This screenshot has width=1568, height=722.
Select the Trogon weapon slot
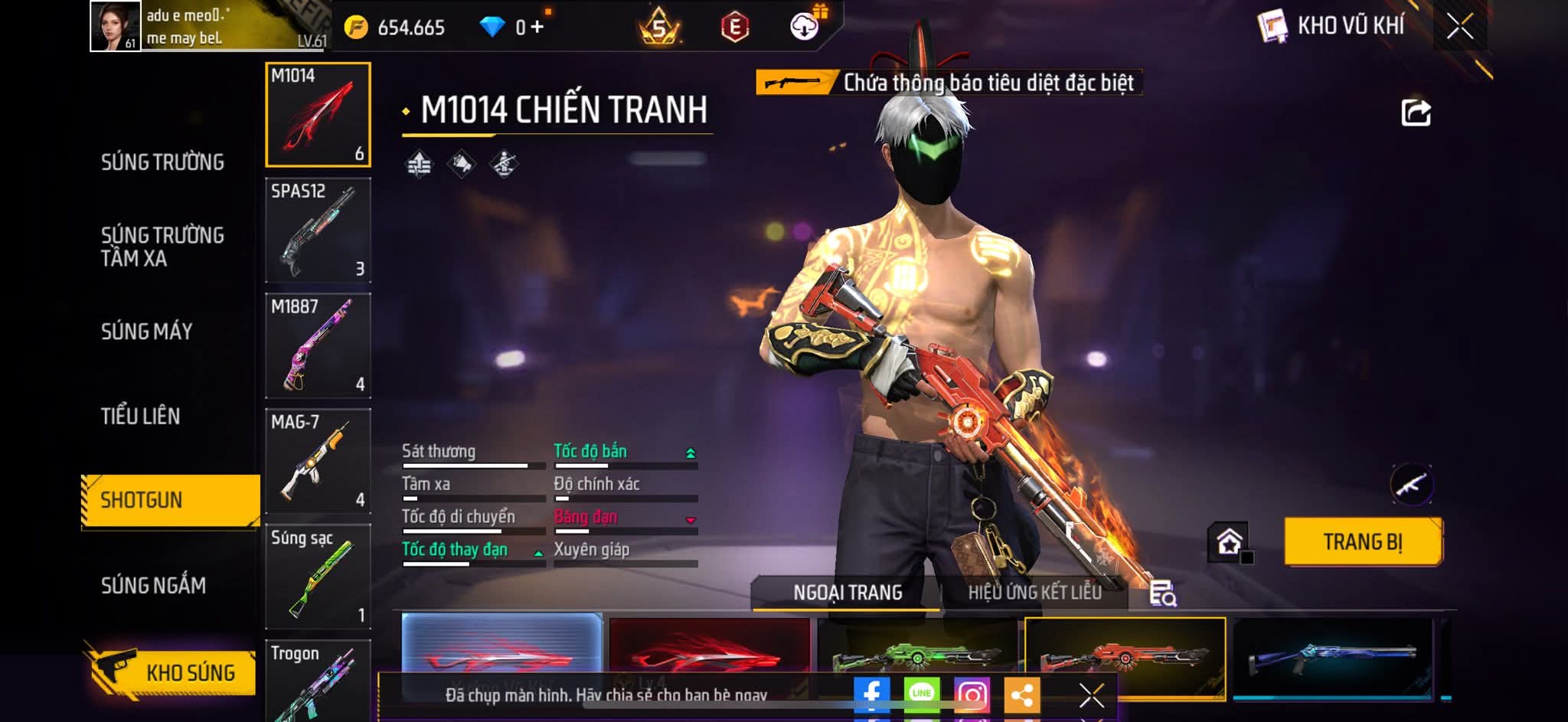click(x=318, y=681)
